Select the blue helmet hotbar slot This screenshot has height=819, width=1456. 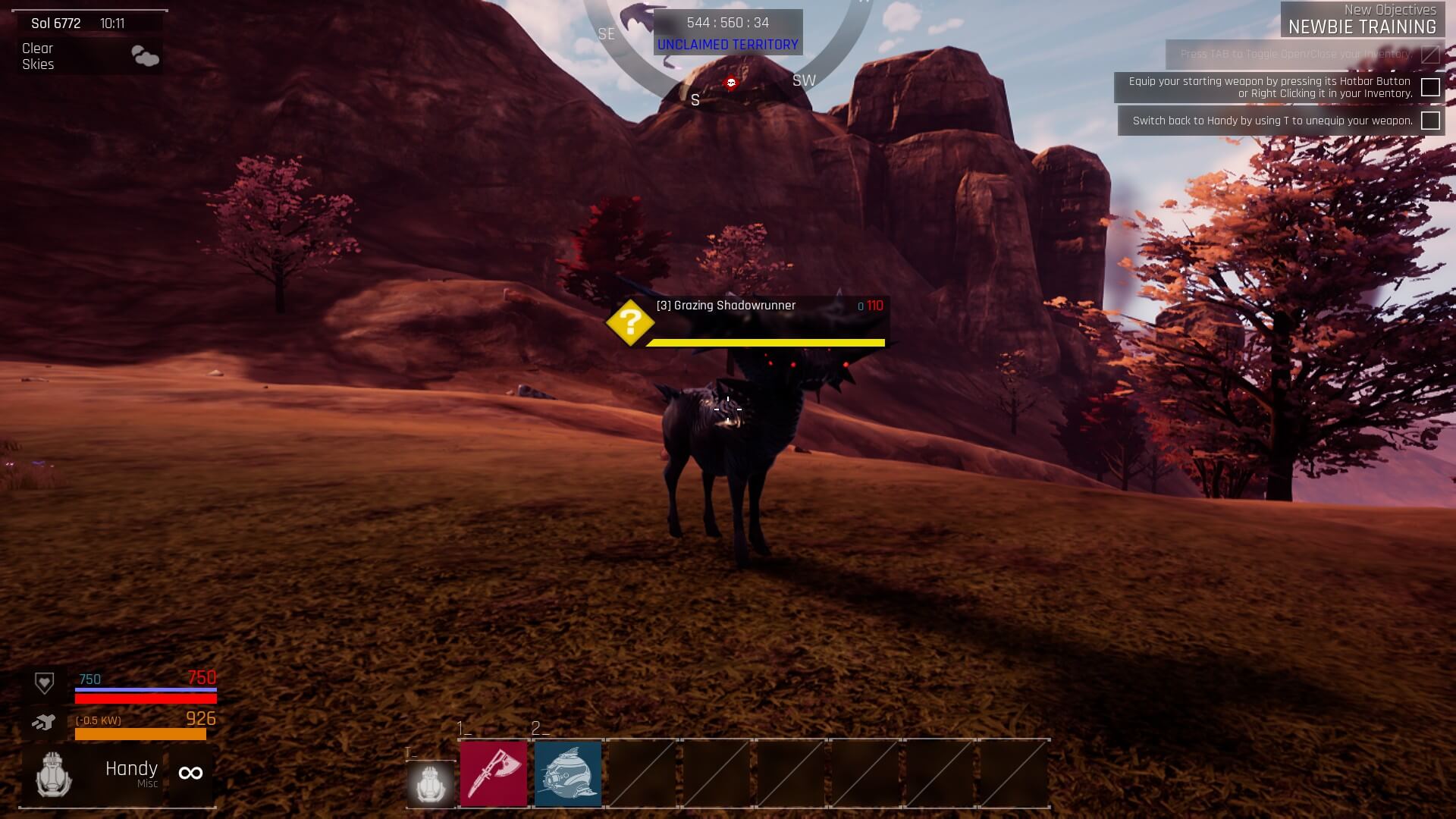(568, 773)
